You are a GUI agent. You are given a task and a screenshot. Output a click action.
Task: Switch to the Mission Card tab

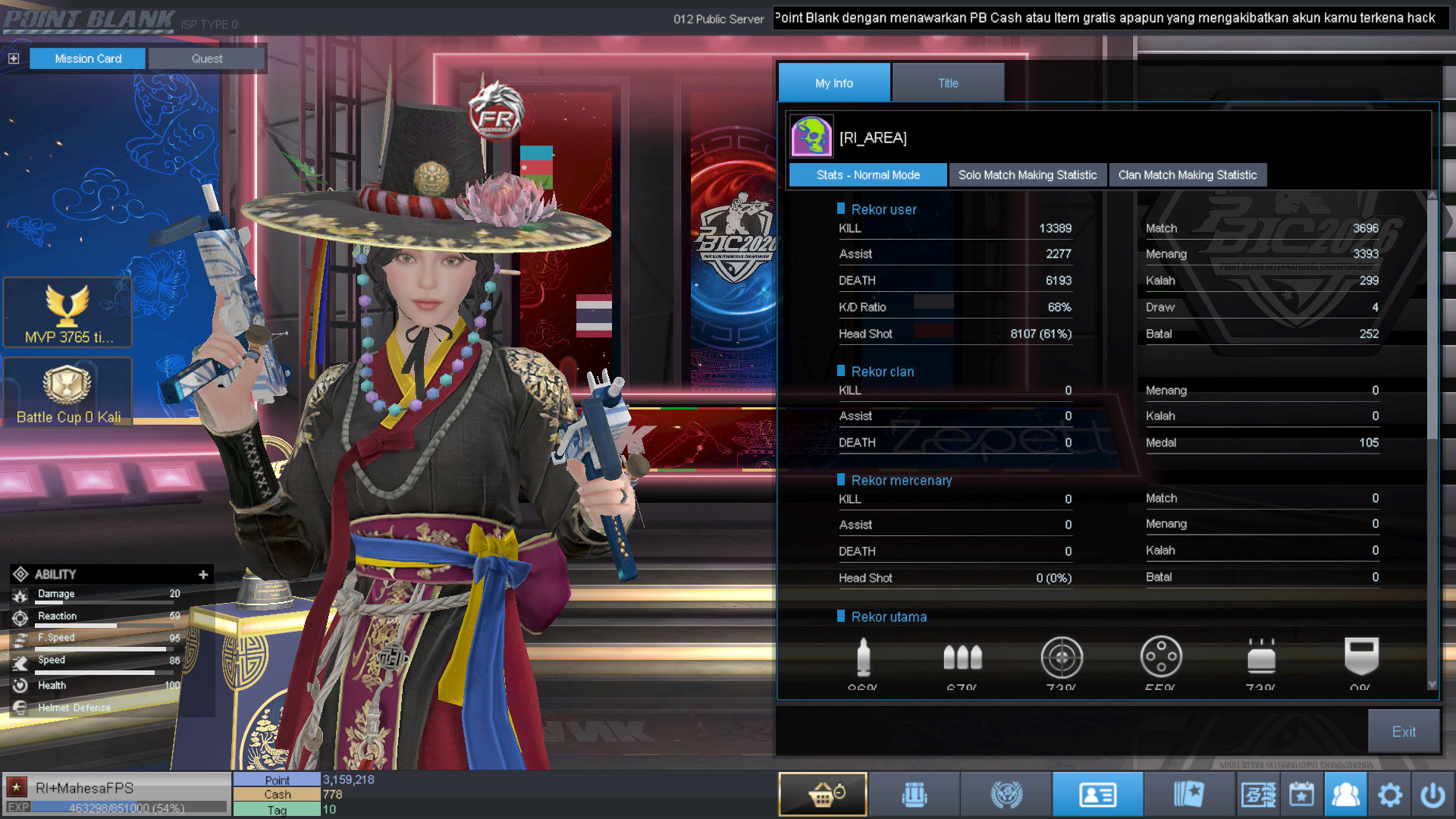point(87,58)
